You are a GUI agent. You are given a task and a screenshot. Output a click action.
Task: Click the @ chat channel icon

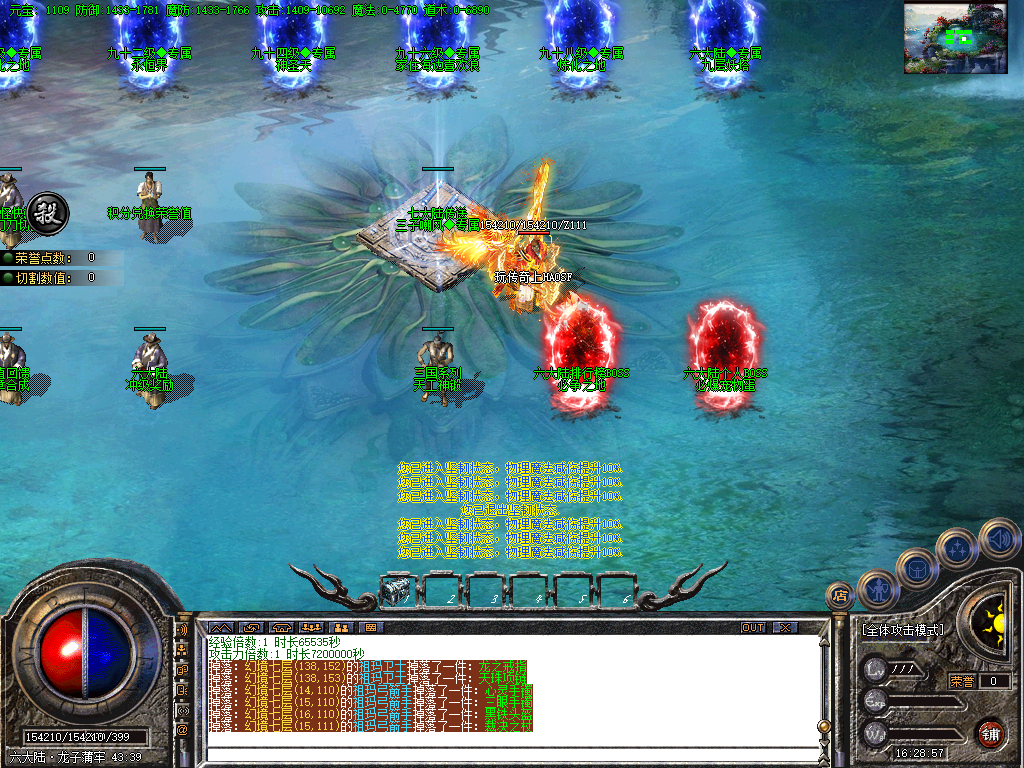[183, 730]
